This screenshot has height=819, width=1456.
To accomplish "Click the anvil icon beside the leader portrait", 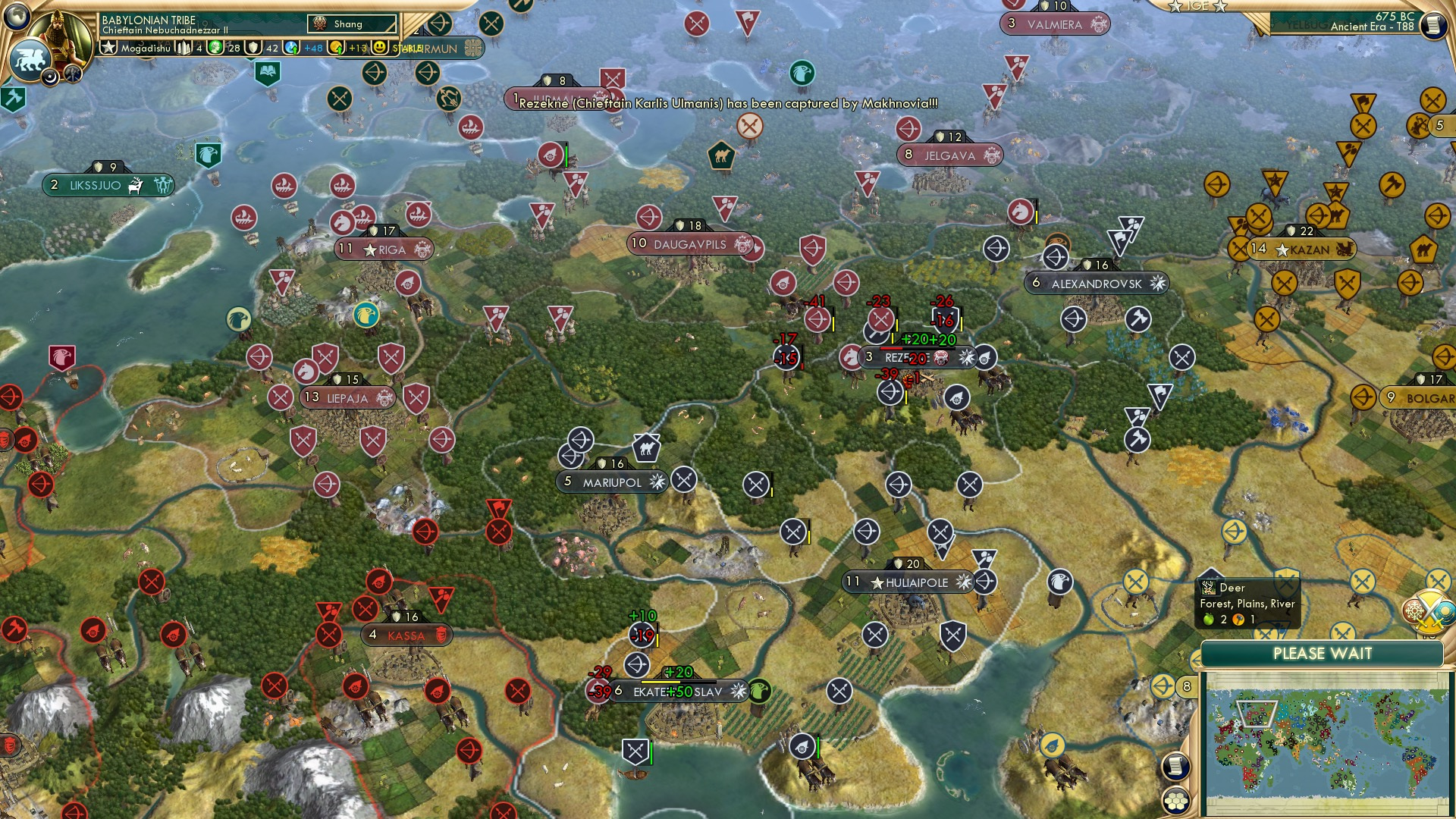I will [x=74, y=73].
